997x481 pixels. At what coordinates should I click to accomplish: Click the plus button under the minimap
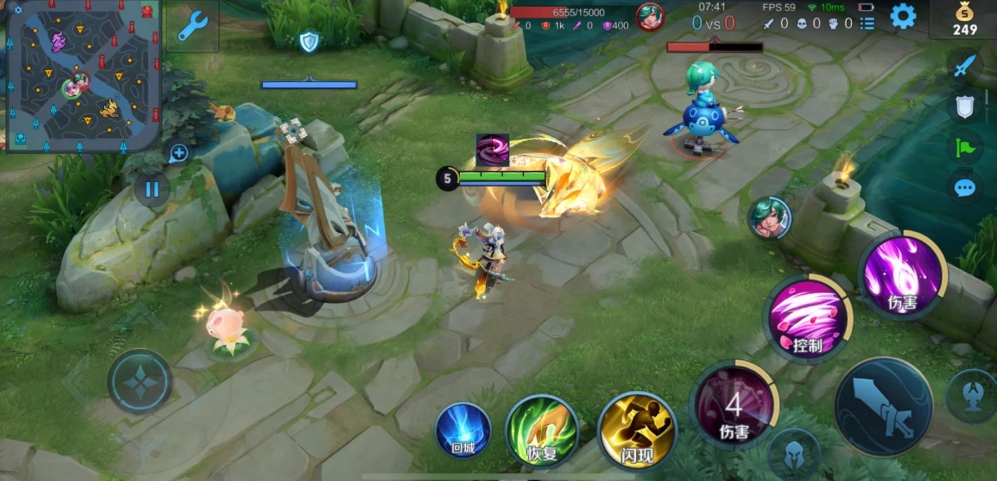pos(179,153)
